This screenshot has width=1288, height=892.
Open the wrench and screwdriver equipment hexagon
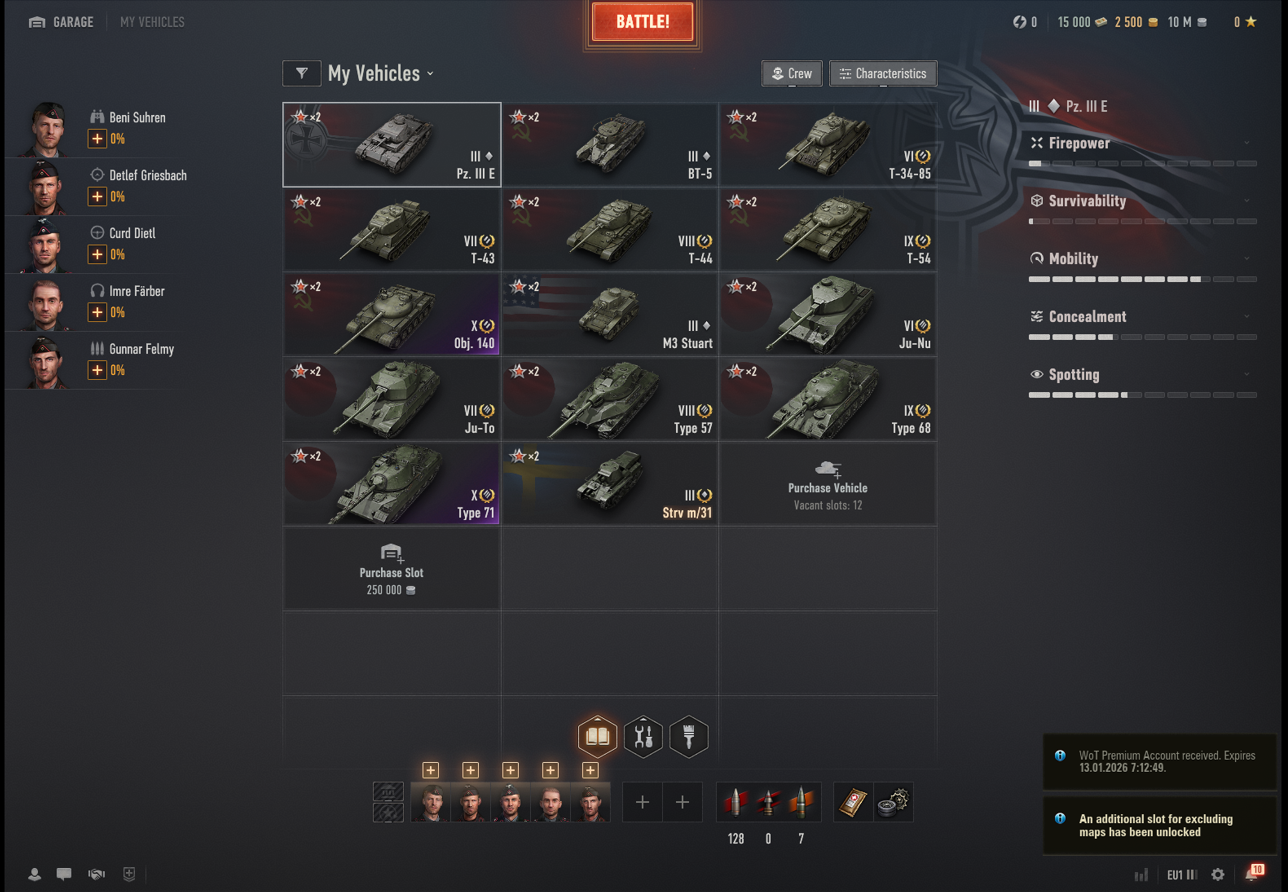click(643, 737)
